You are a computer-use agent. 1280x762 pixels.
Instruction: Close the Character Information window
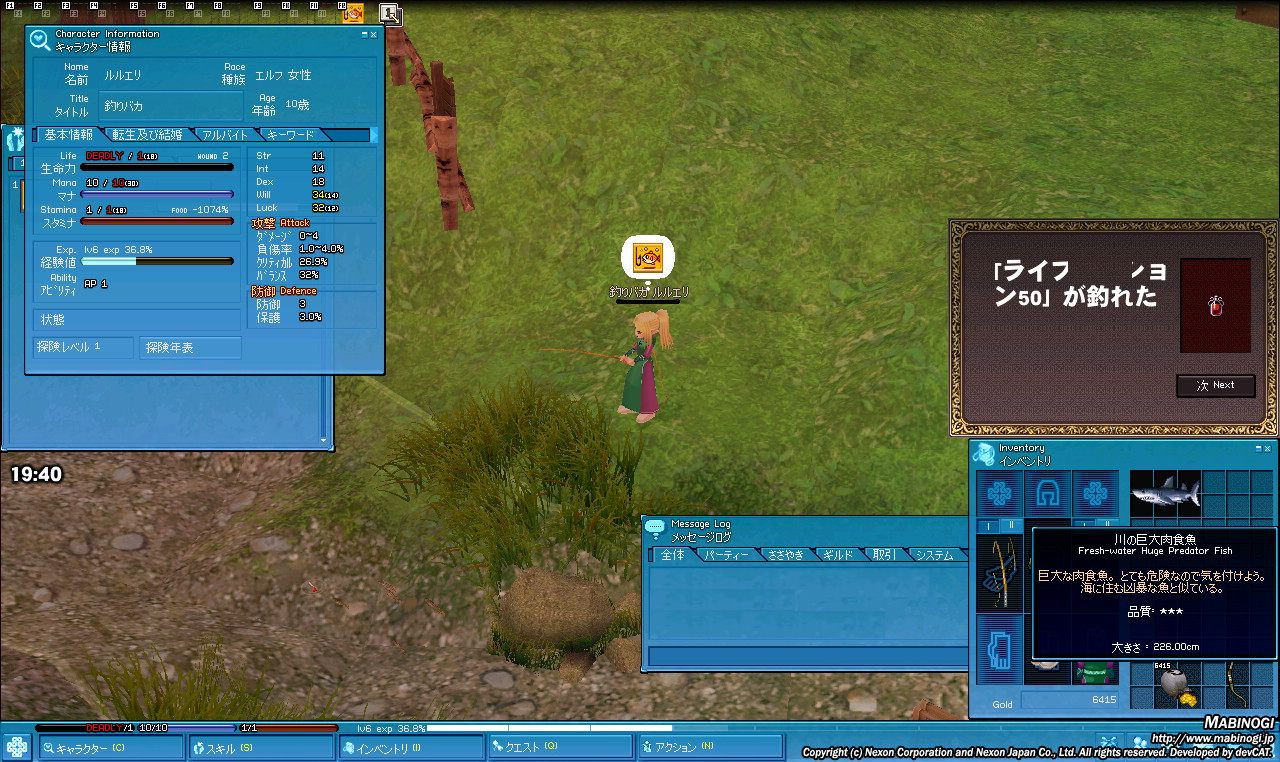pos(374,34)
